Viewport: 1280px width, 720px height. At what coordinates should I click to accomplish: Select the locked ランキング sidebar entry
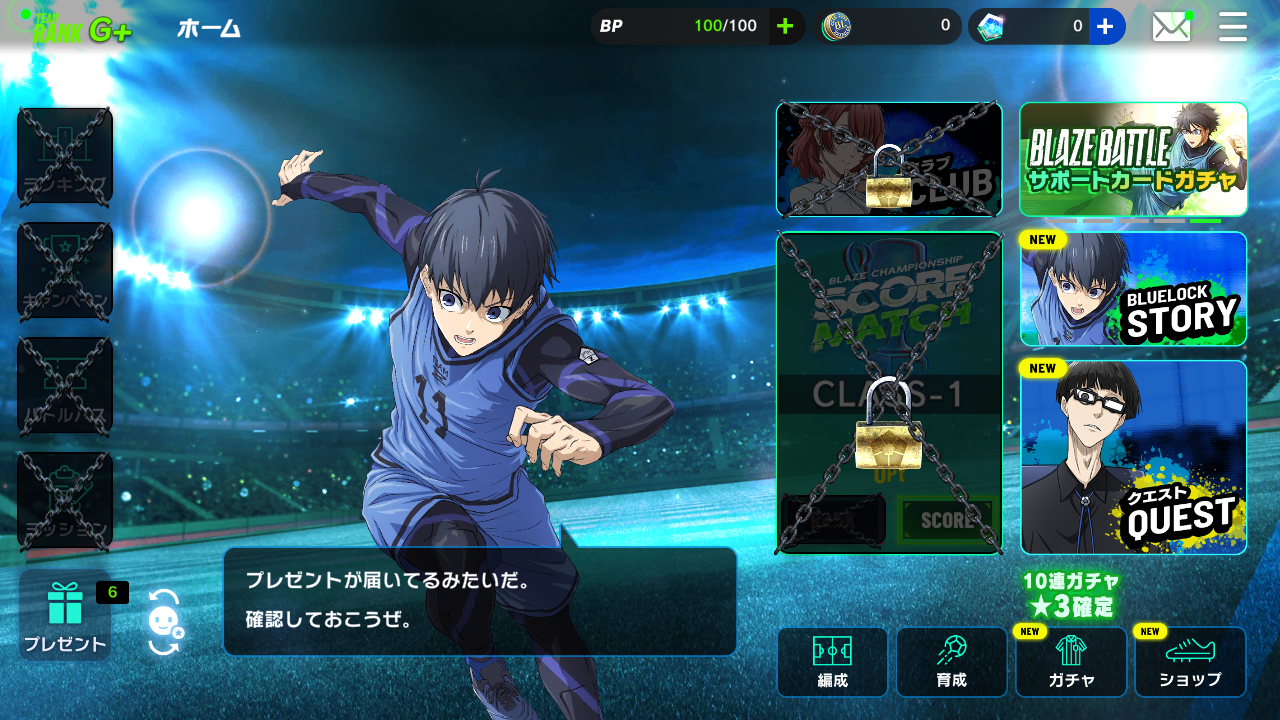[x=64, y=155]
